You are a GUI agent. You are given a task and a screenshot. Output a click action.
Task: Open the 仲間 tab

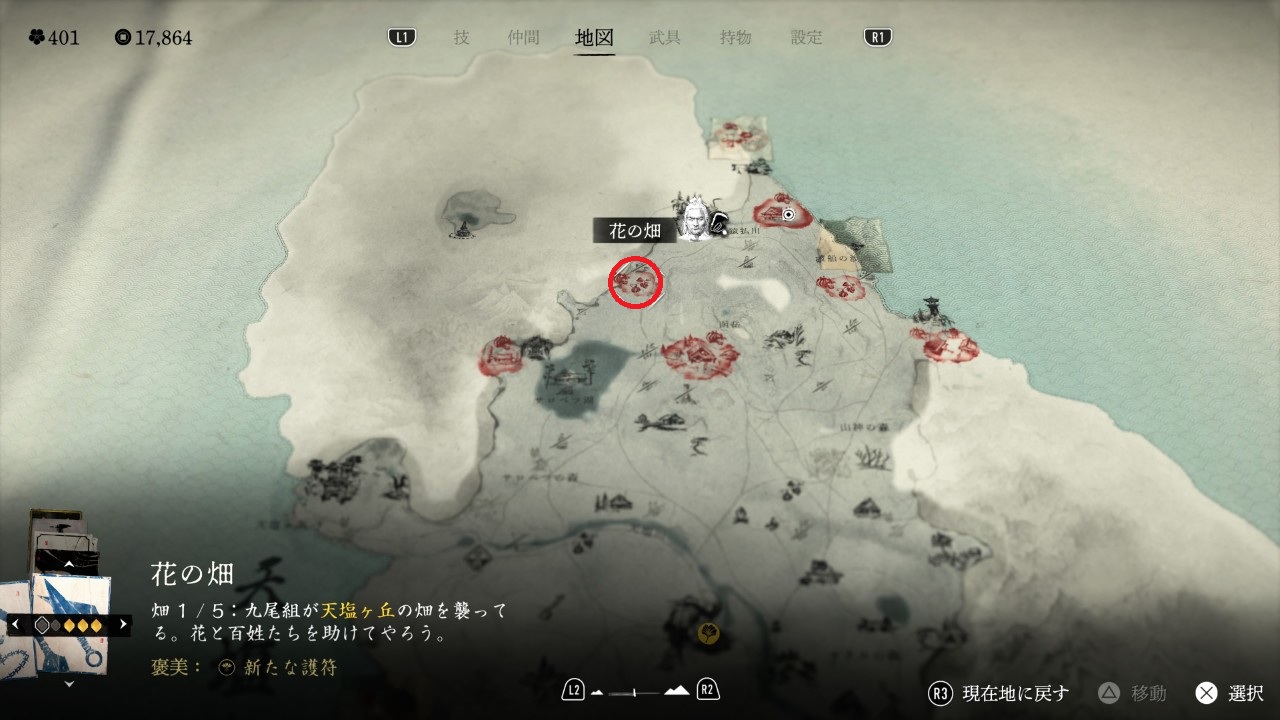[523, 38]
